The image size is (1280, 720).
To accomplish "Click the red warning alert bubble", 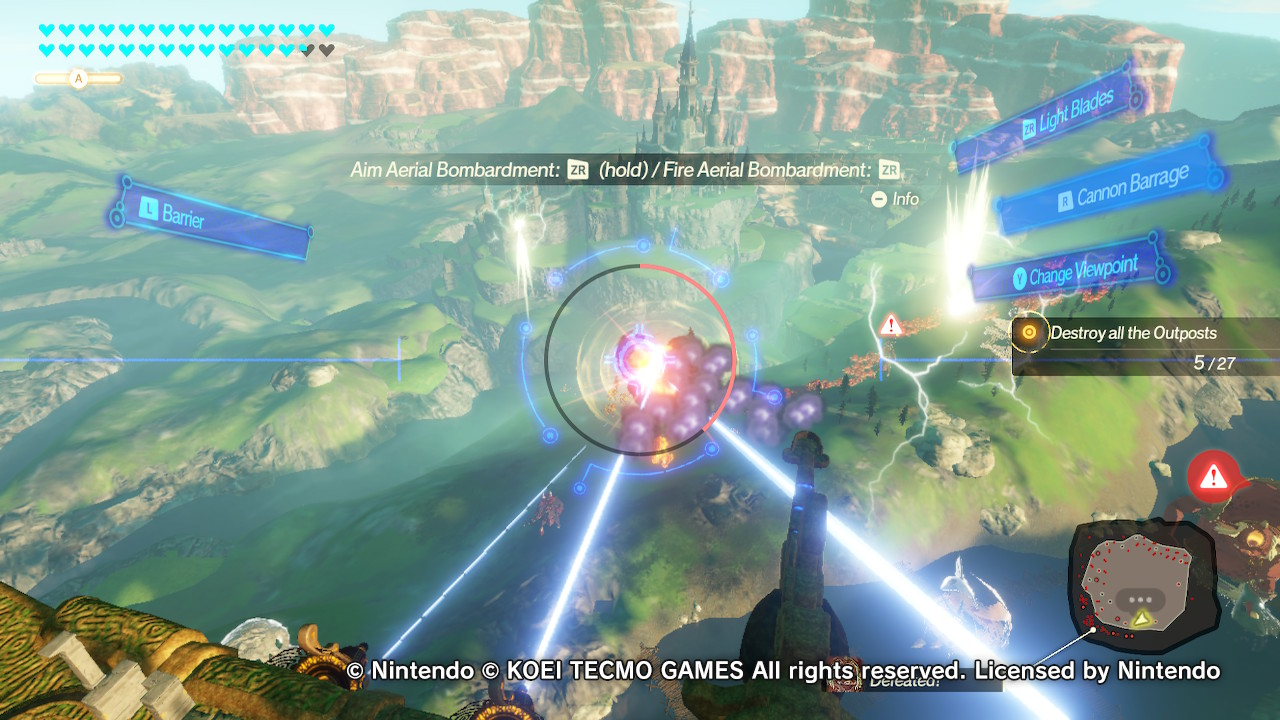I will click(x=1213, y=475).
